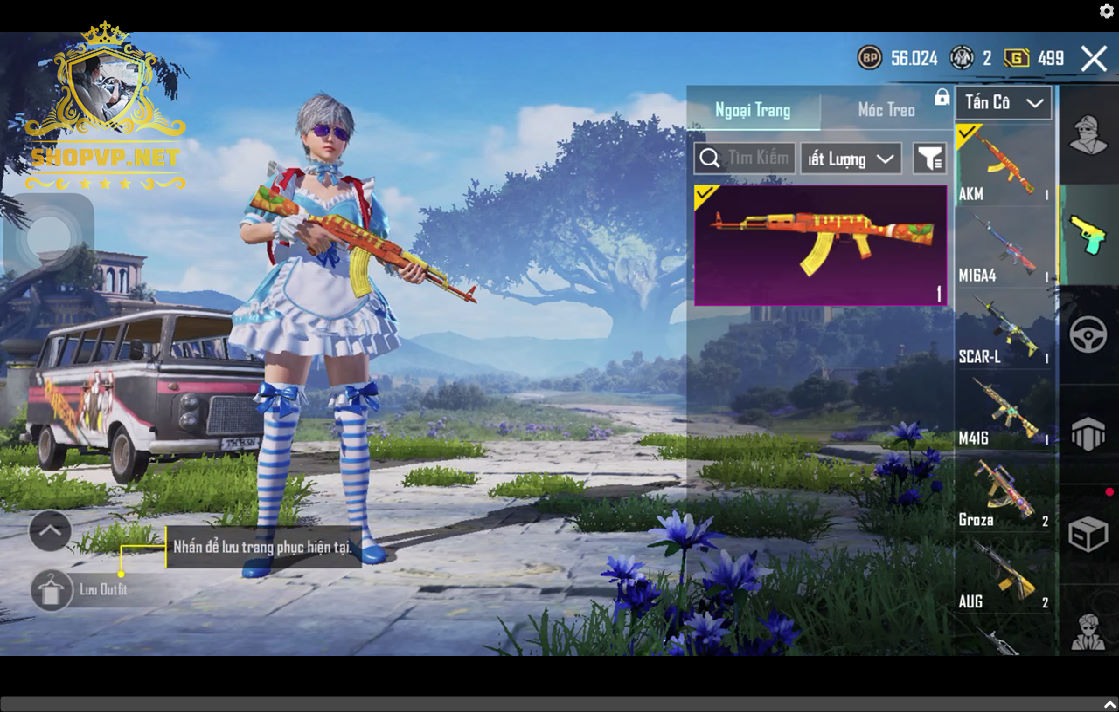Select Groza in the weapon list

coord(1004,493)
